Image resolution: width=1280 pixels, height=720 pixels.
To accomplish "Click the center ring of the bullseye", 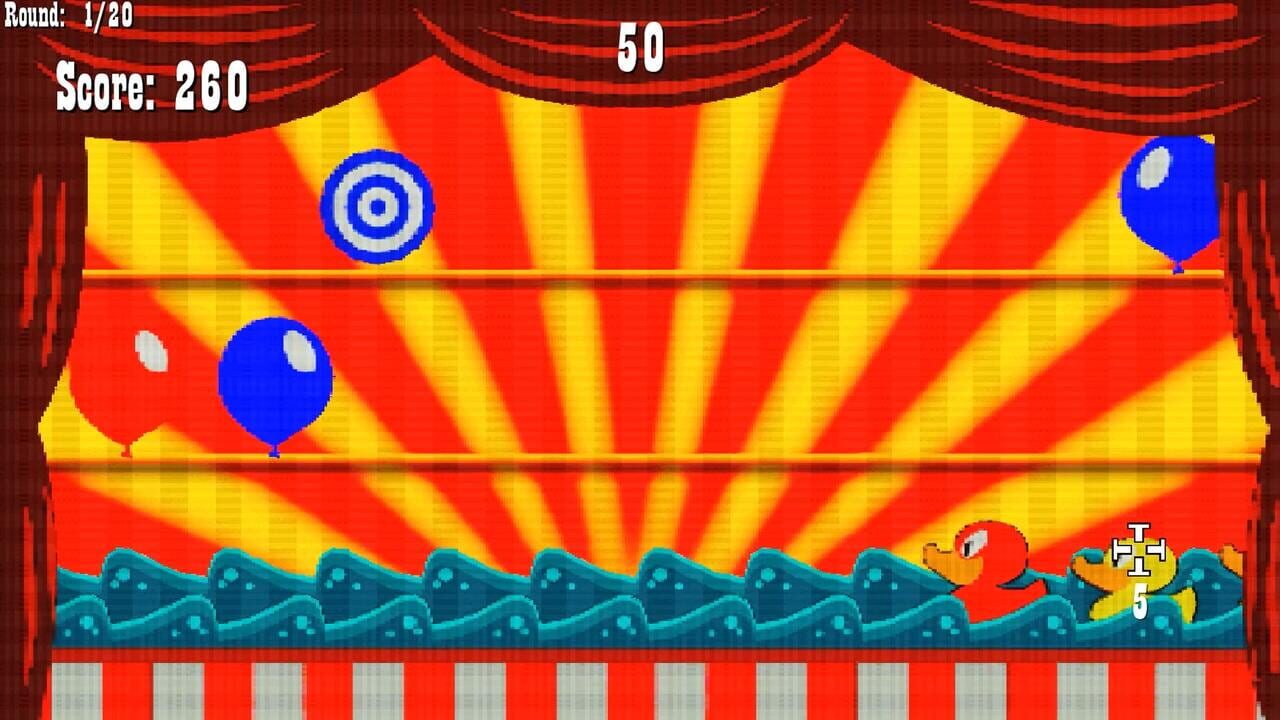I will [x=377, y=206].
